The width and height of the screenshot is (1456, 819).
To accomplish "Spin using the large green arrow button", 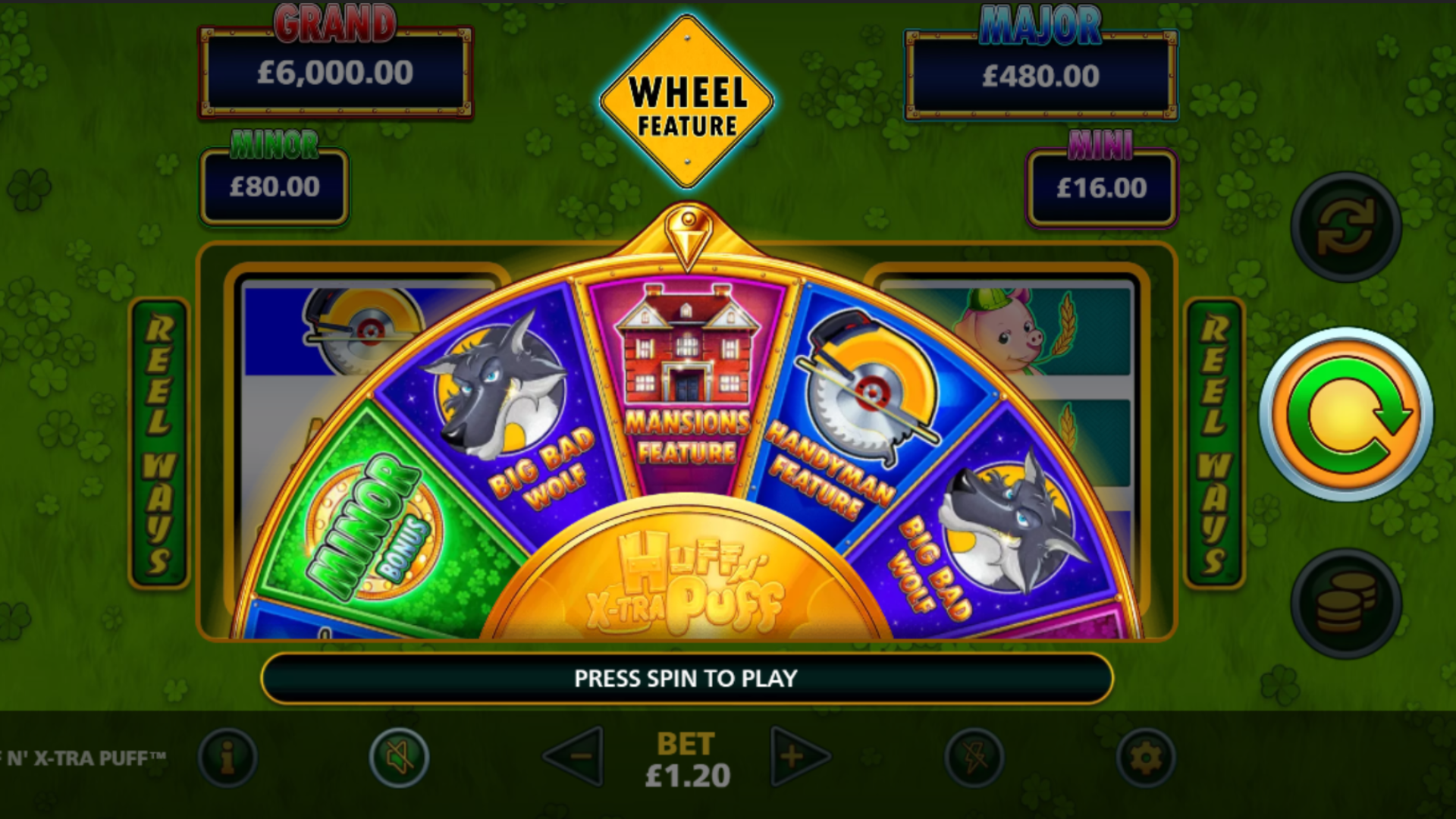I will click(x=1346, y=415).
